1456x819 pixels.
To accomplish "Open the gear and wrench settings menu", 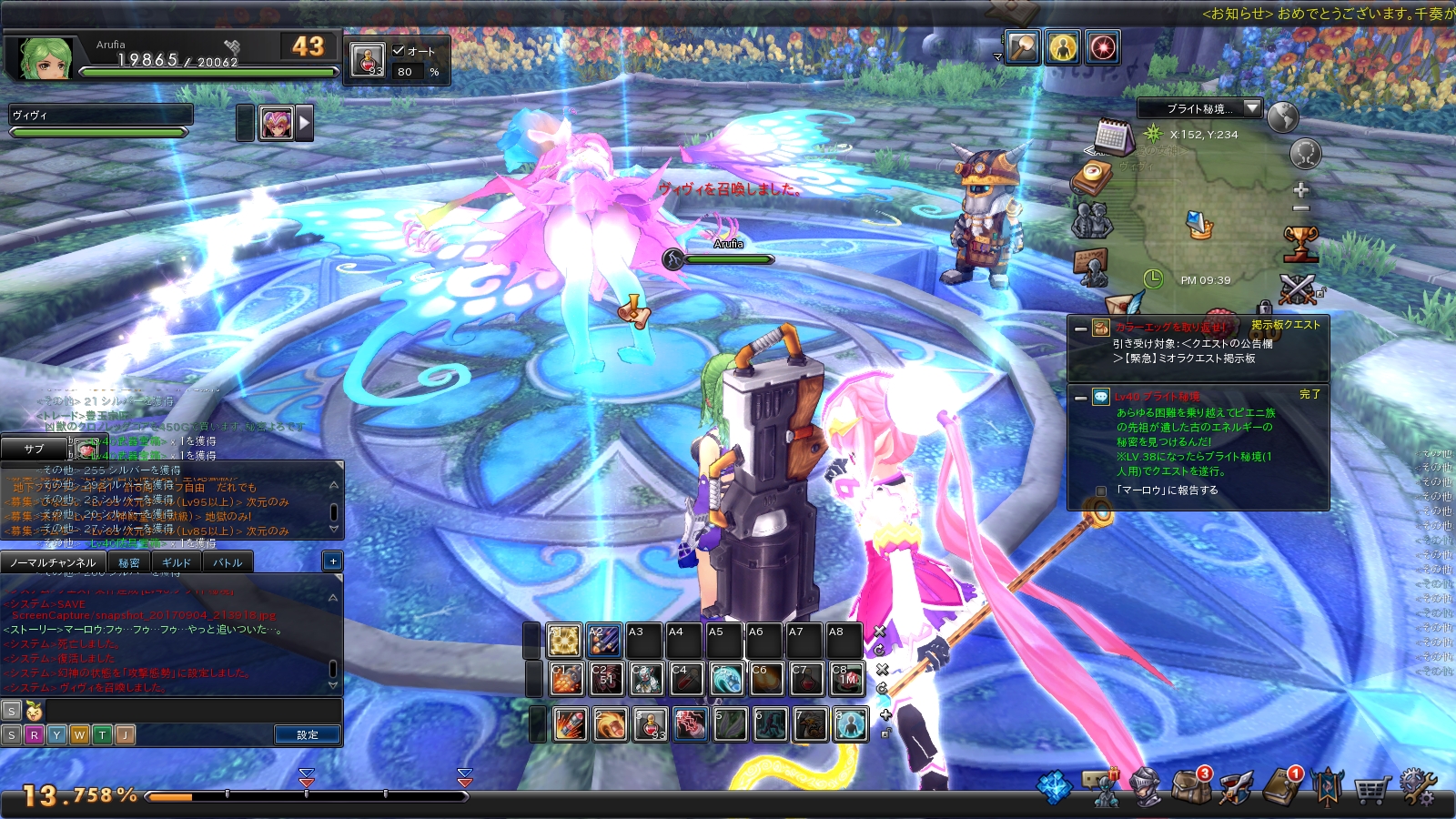I will (x=1417, y=786).
